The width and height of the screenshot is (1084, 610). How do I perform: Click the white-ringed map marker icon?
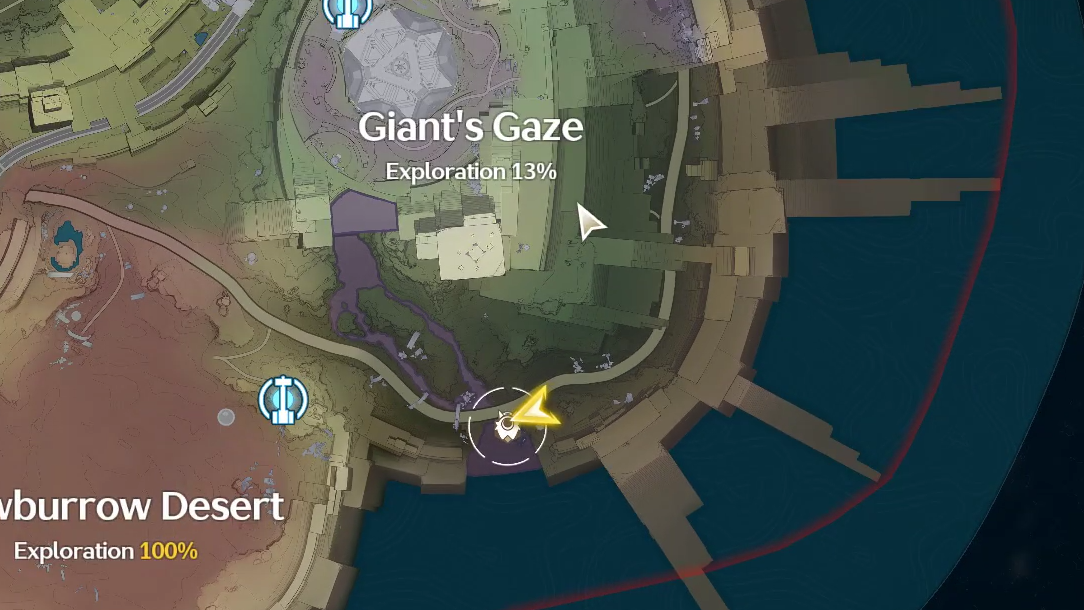[x=507, y=427]
